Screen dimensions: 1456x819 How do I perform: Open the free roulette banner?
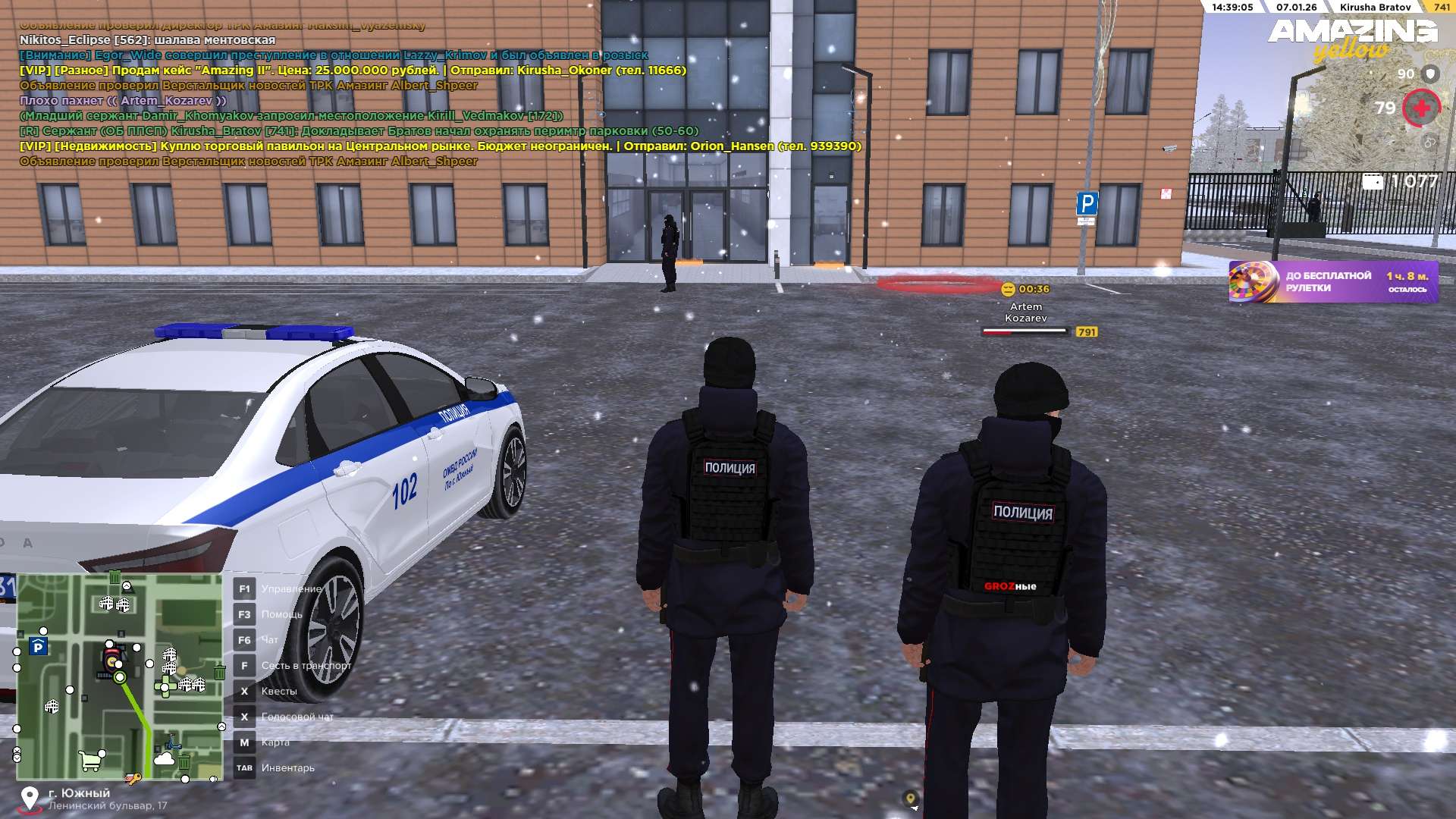click(1332, 281)
